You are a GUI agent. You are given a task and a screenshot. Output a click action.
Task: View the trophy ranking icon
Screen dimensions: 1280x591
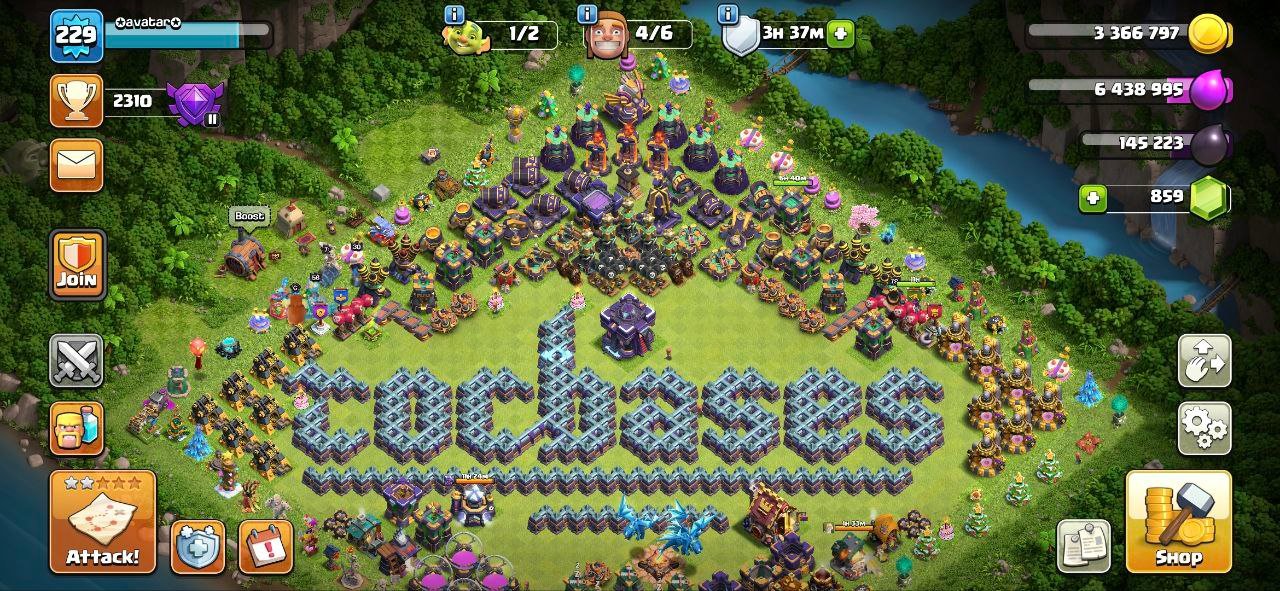click(x=77, y=101)
